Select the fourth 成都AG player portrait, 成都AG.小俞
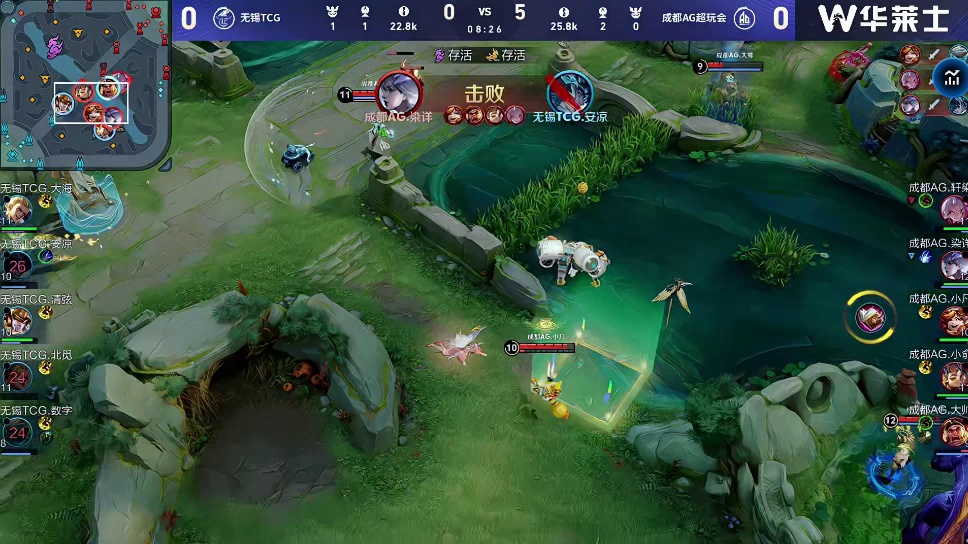 [x=952, y=376]
